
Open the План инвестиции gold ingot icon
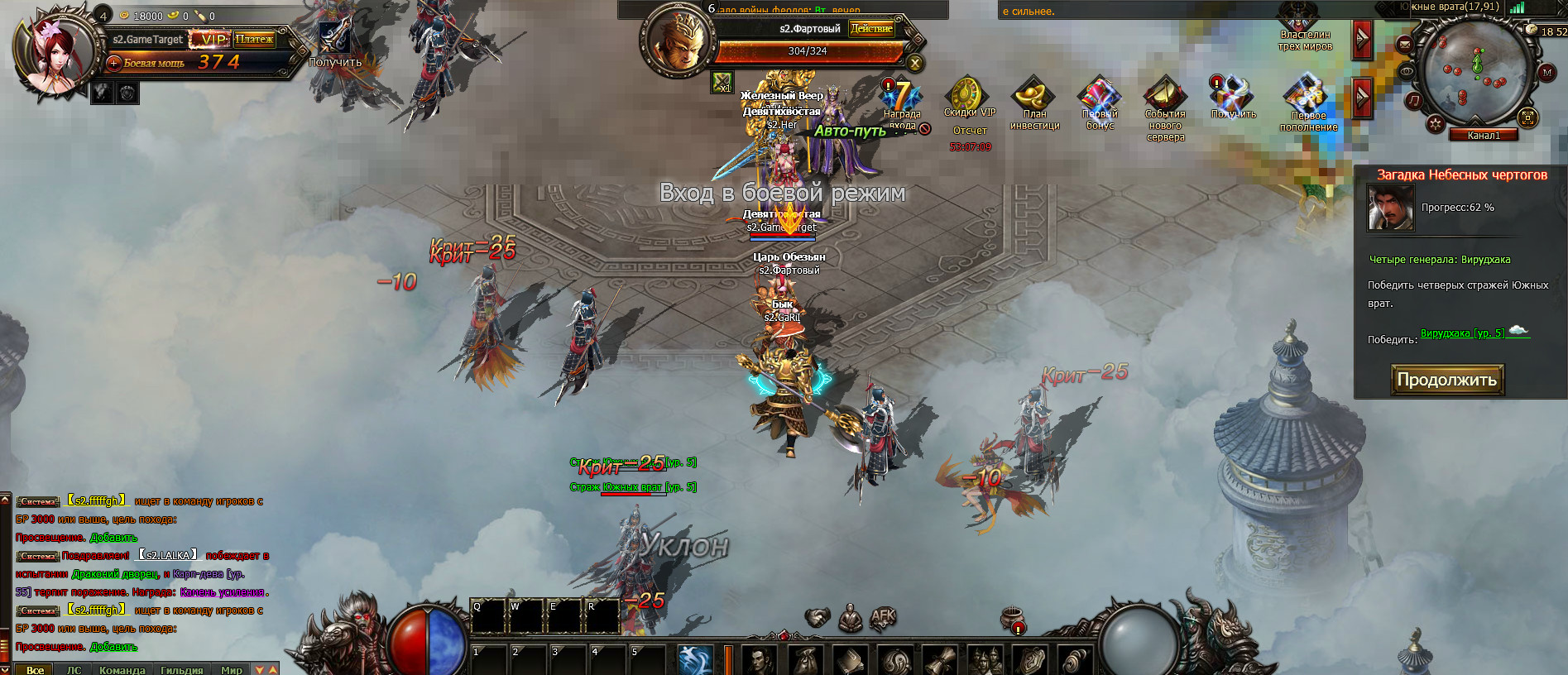click(x=1034, y=96)
